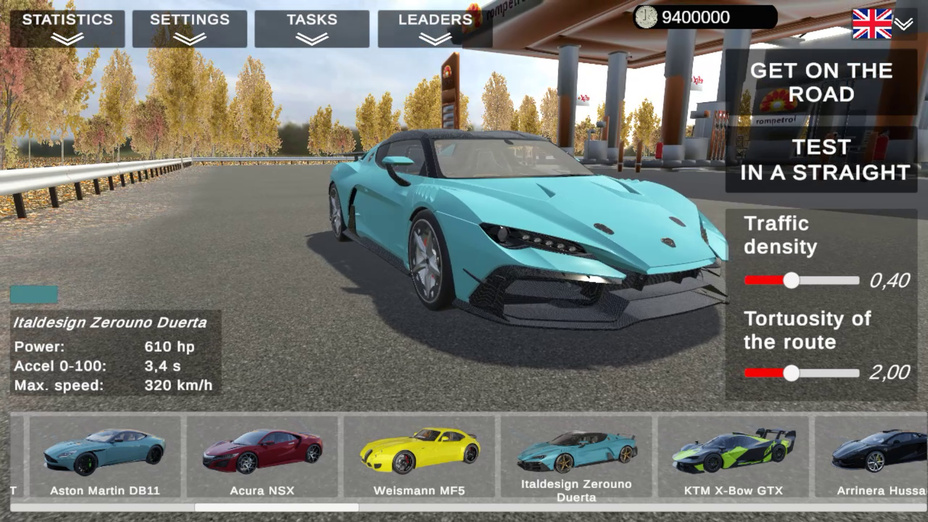
Task: Open the Statistics dropdown menu
Action: point(67,28)
